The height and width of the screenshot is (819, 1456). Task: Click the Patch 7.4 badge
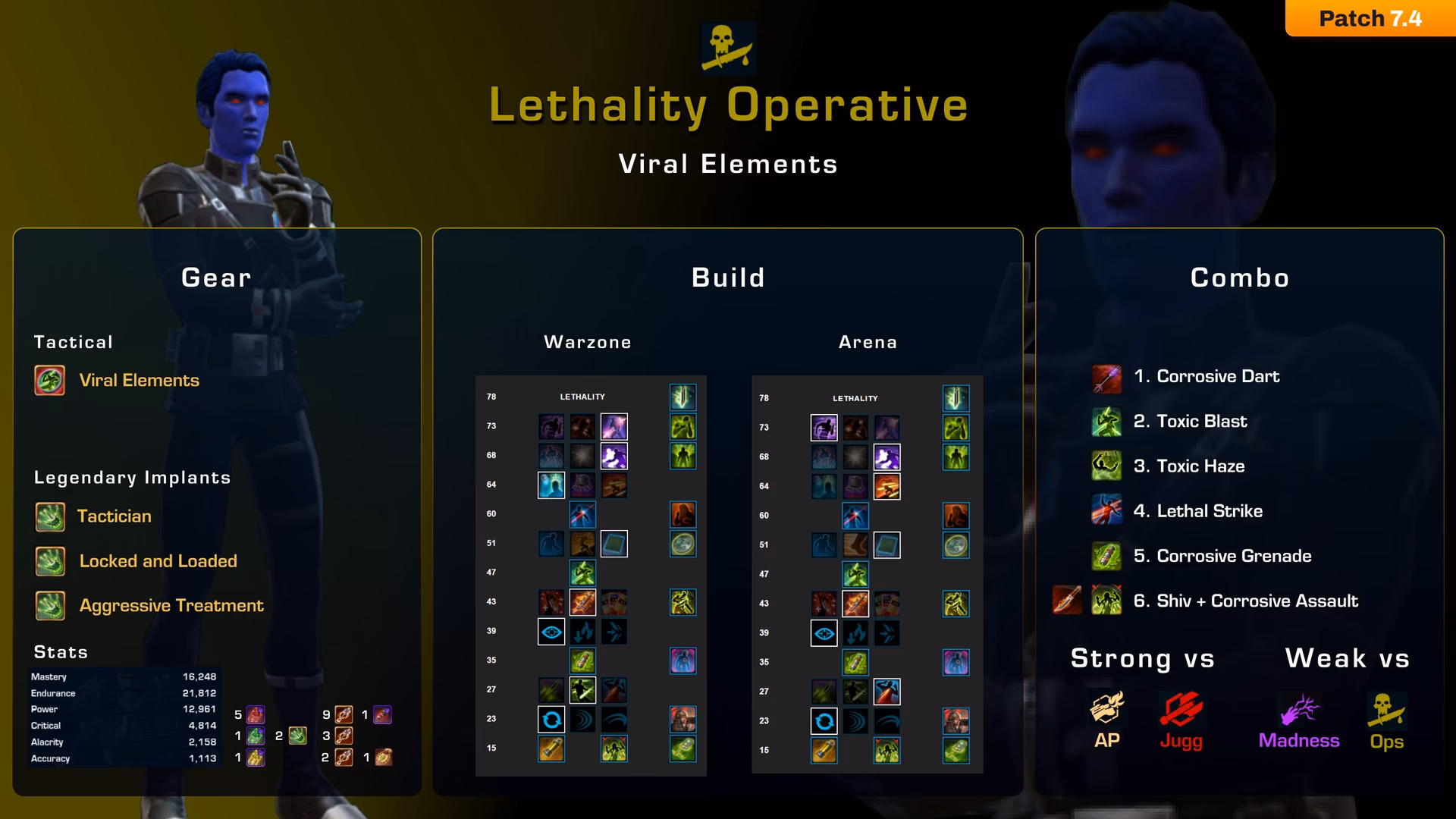(1370, 18)
